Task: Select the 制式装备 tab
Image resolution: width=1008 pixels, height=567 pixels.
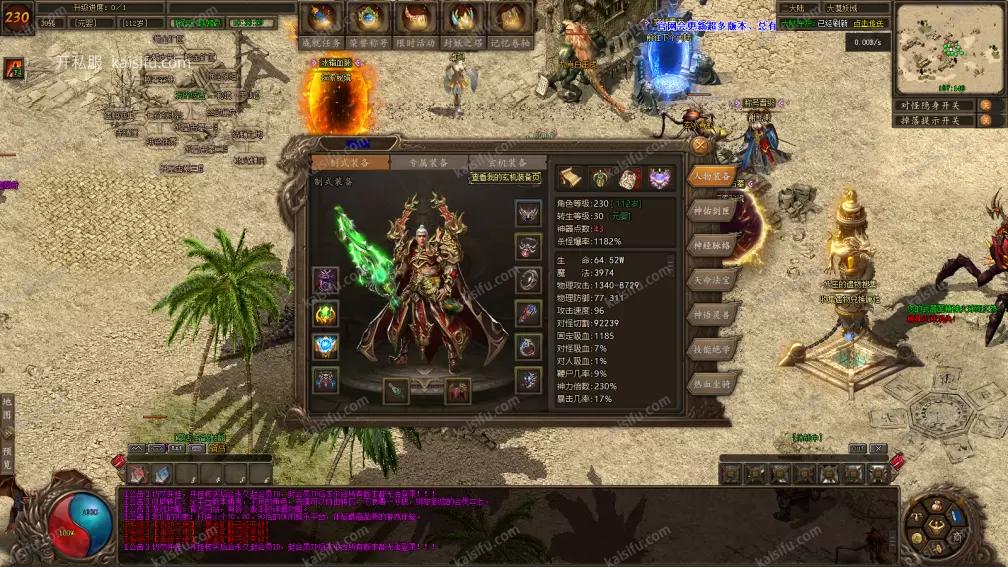Action: (342, 163)
